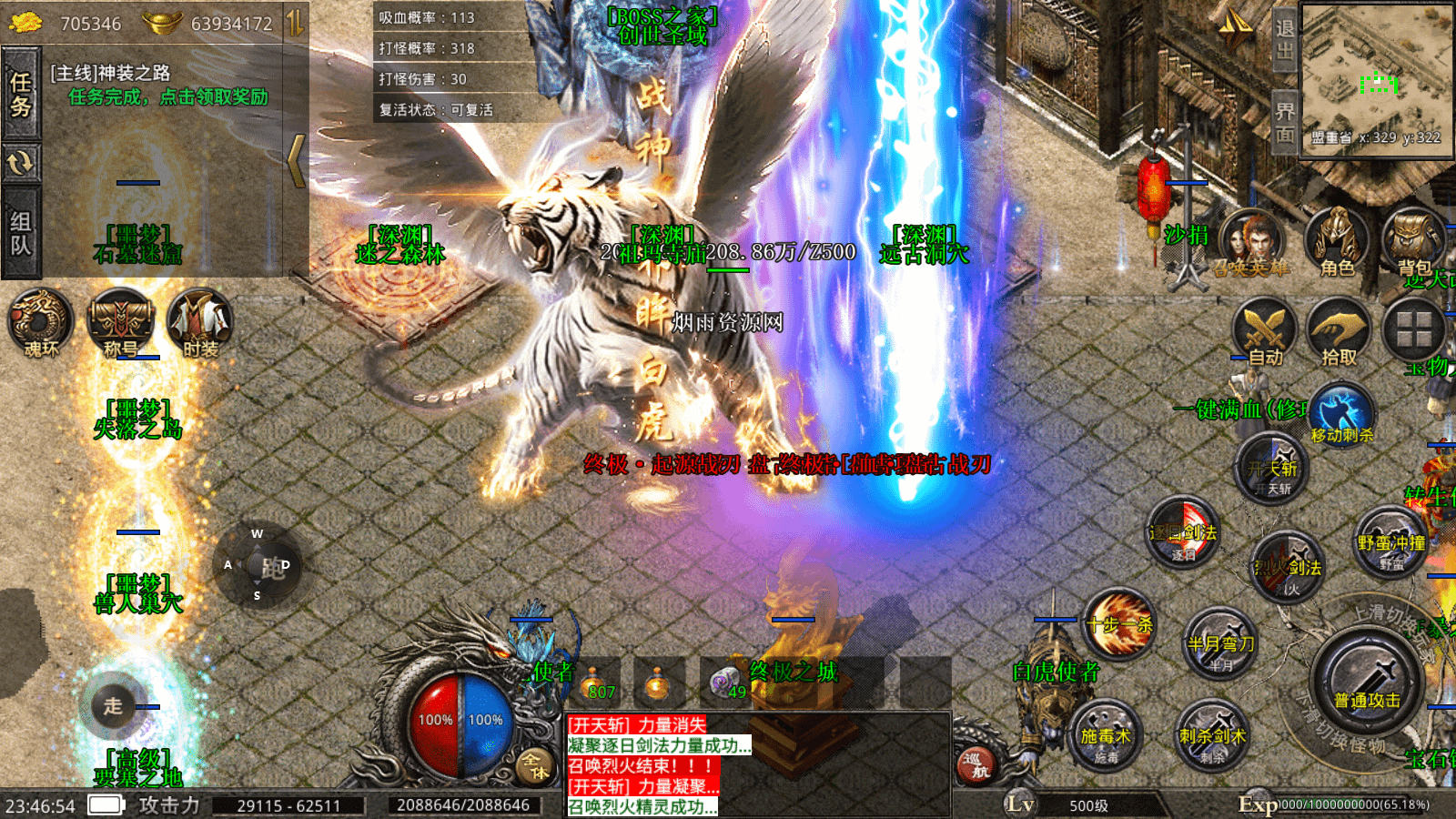1456x819 pixels.
Task: Use the 普通攻击 normal attack button
Action: (x=1367, y=682)
